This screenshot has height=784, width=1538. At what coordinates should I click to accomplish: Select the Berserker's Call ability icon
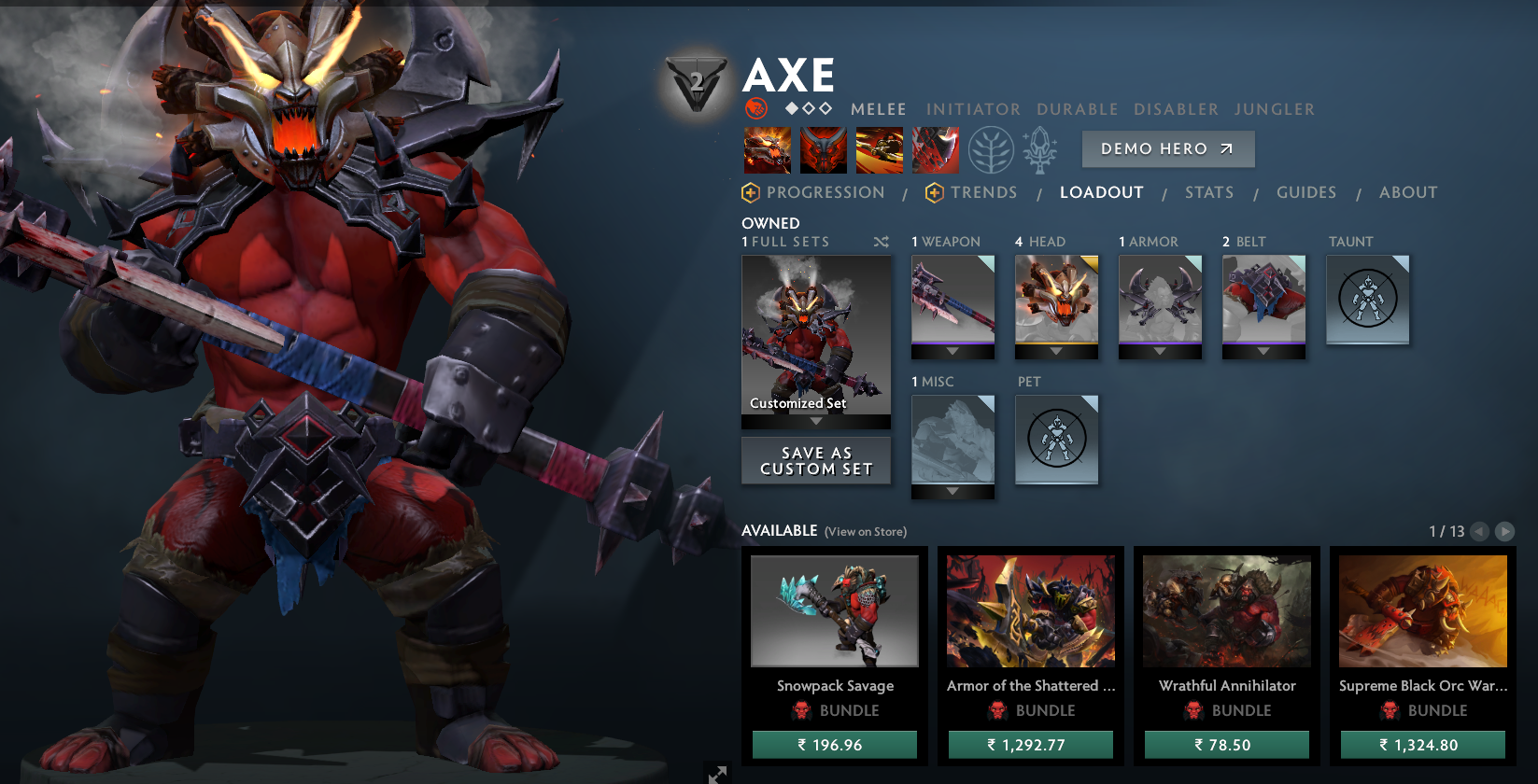(767, 149)
